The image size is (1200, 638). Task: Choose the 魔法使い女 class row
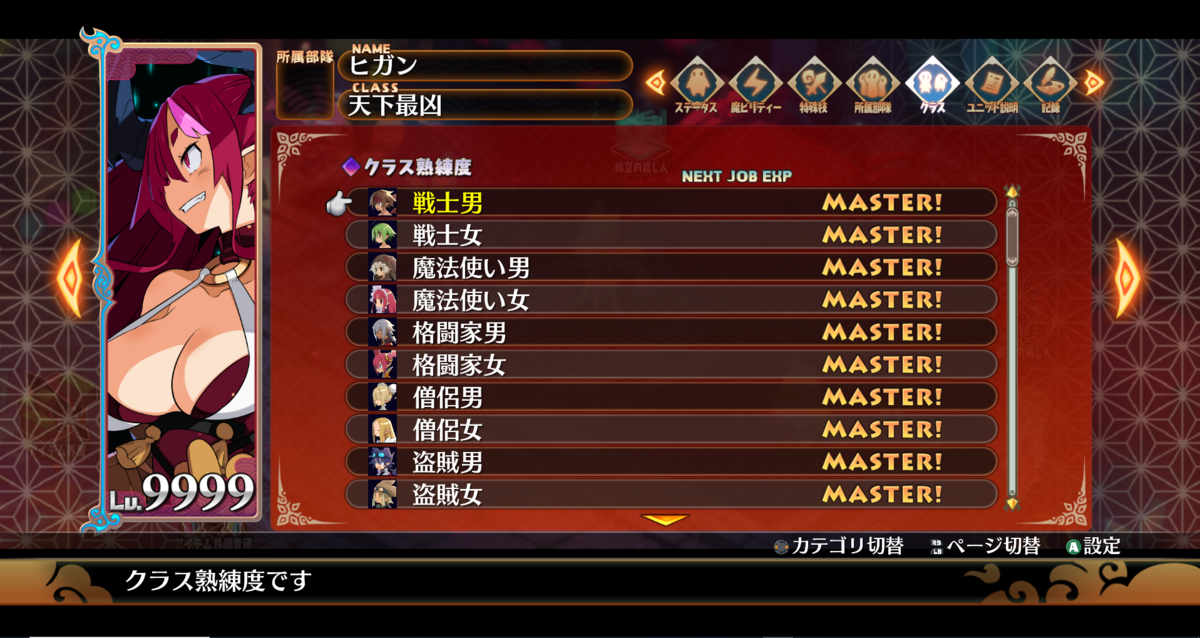click(670, 299)
